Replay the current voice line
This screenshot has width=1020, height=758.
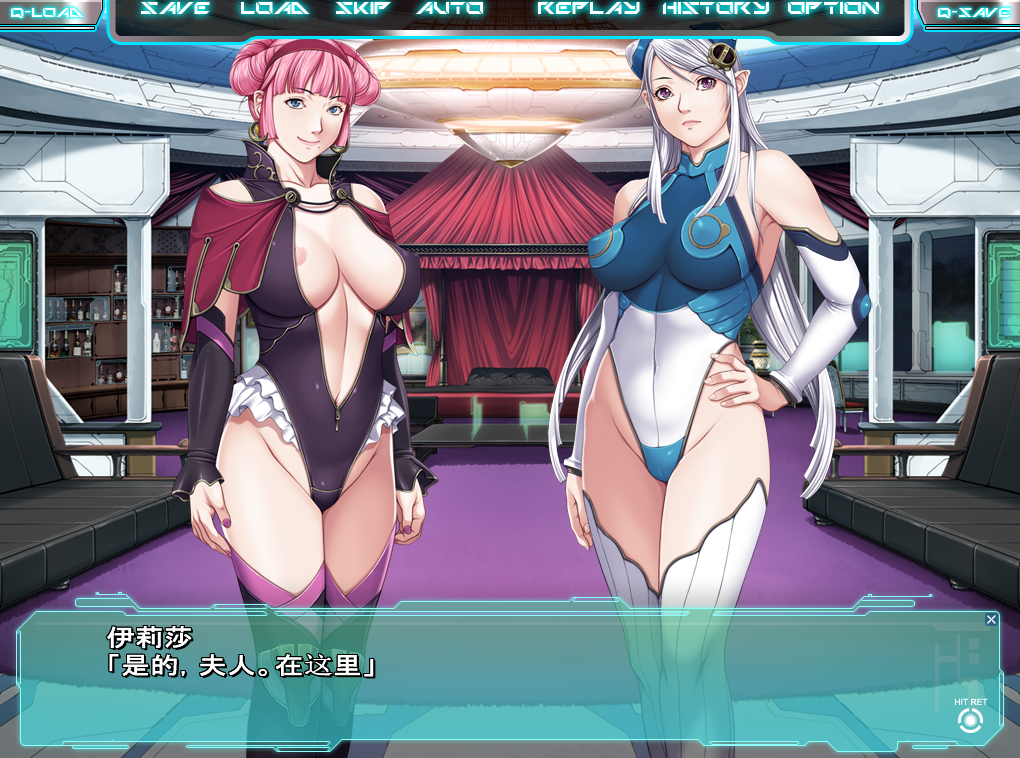click(588, 9)
